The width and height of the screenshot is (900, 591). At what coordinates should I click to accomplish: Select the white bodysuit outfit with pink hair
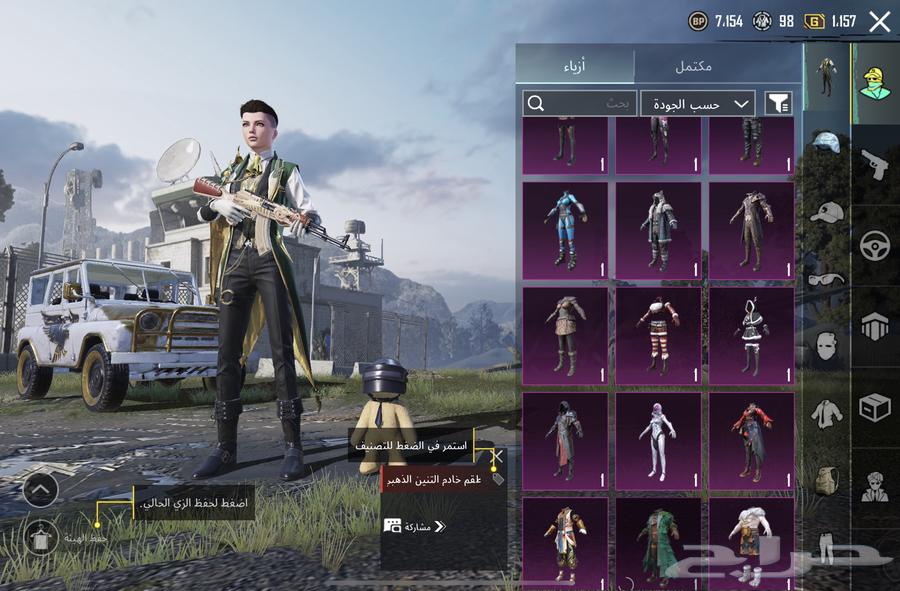pyautogui.click(x=658, y=440)
